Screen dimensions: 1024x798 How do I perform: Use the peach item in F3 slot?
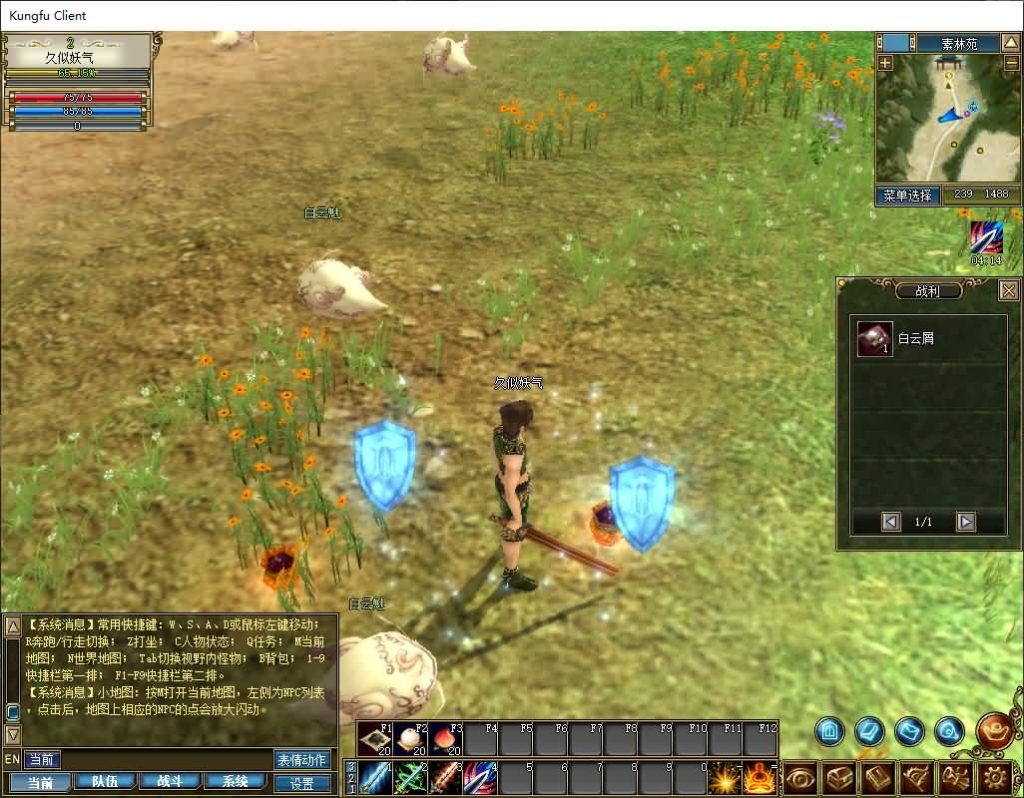coord(446,739)
